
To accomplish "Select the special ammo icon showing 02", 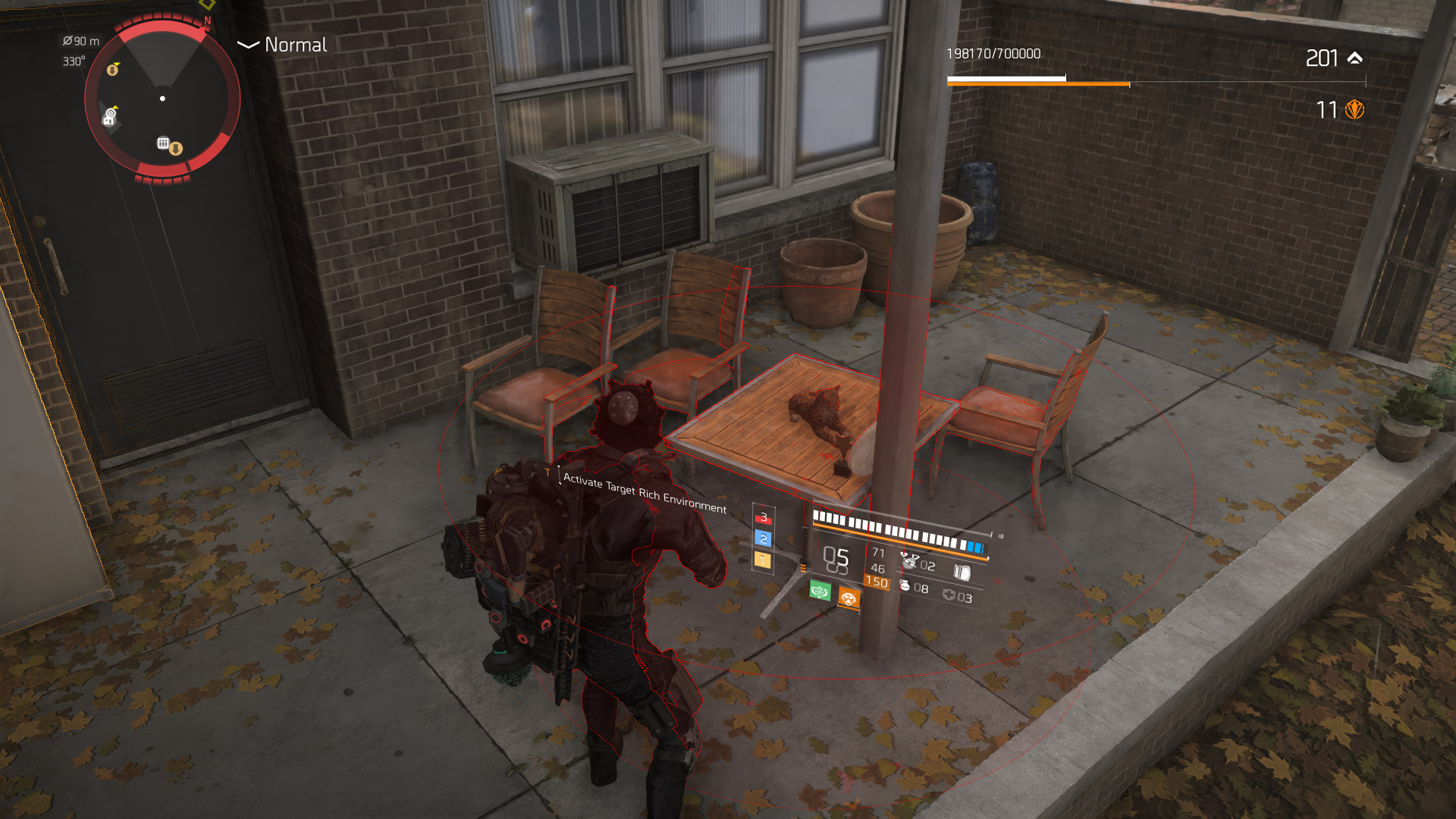I will click(908, 561).
